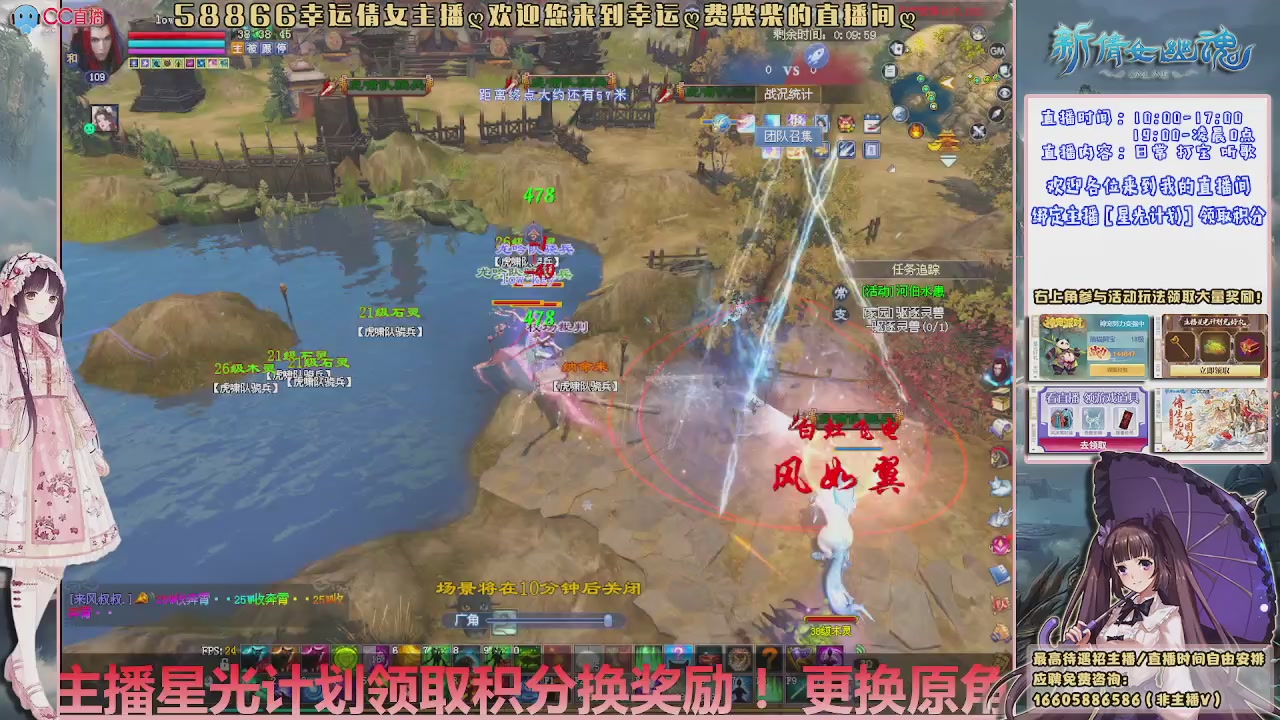Open the [活动]河伯水患 quest link

coord(902,291)
